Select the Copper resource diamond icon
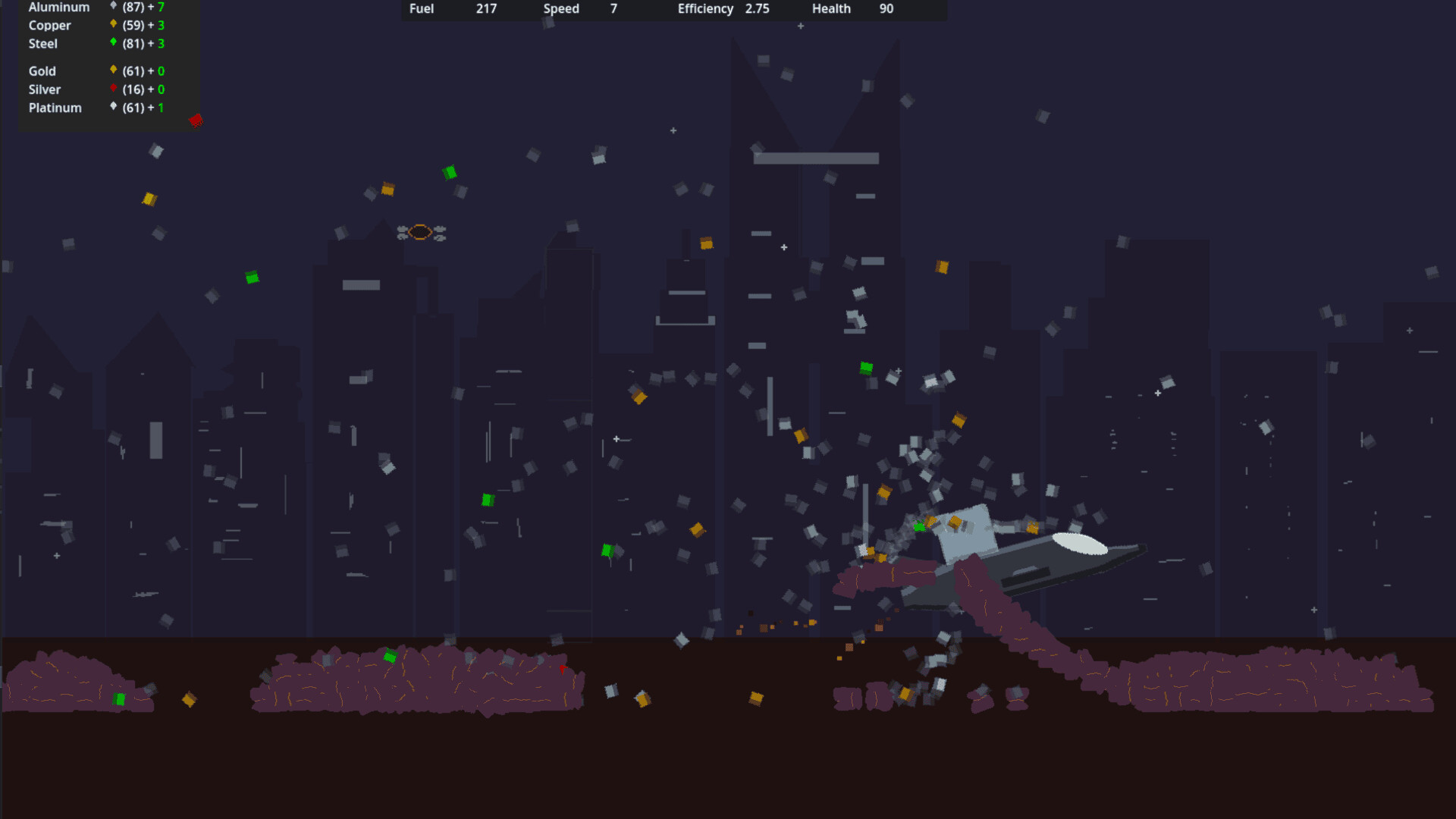 (112, 25)
